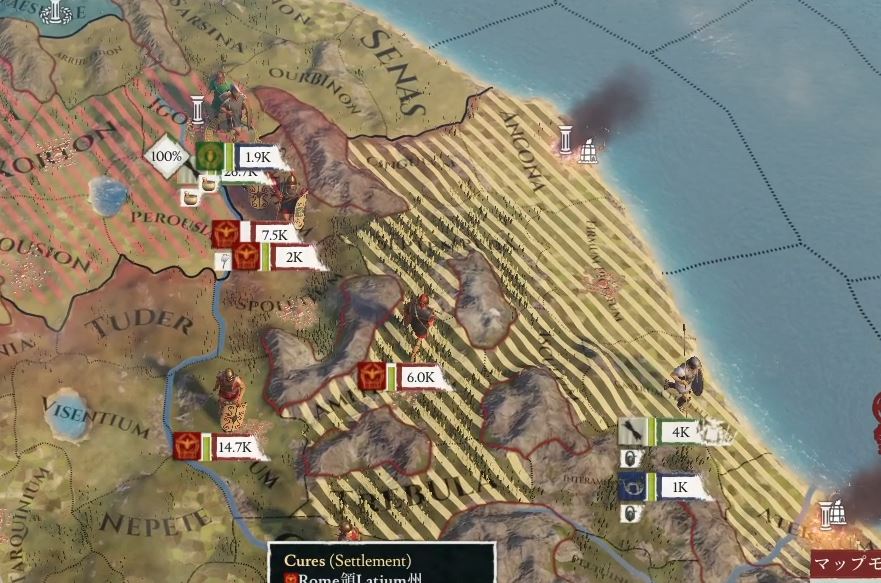
Task: Select the red 7.5K Roman army banner
Action: click(253, 235)
